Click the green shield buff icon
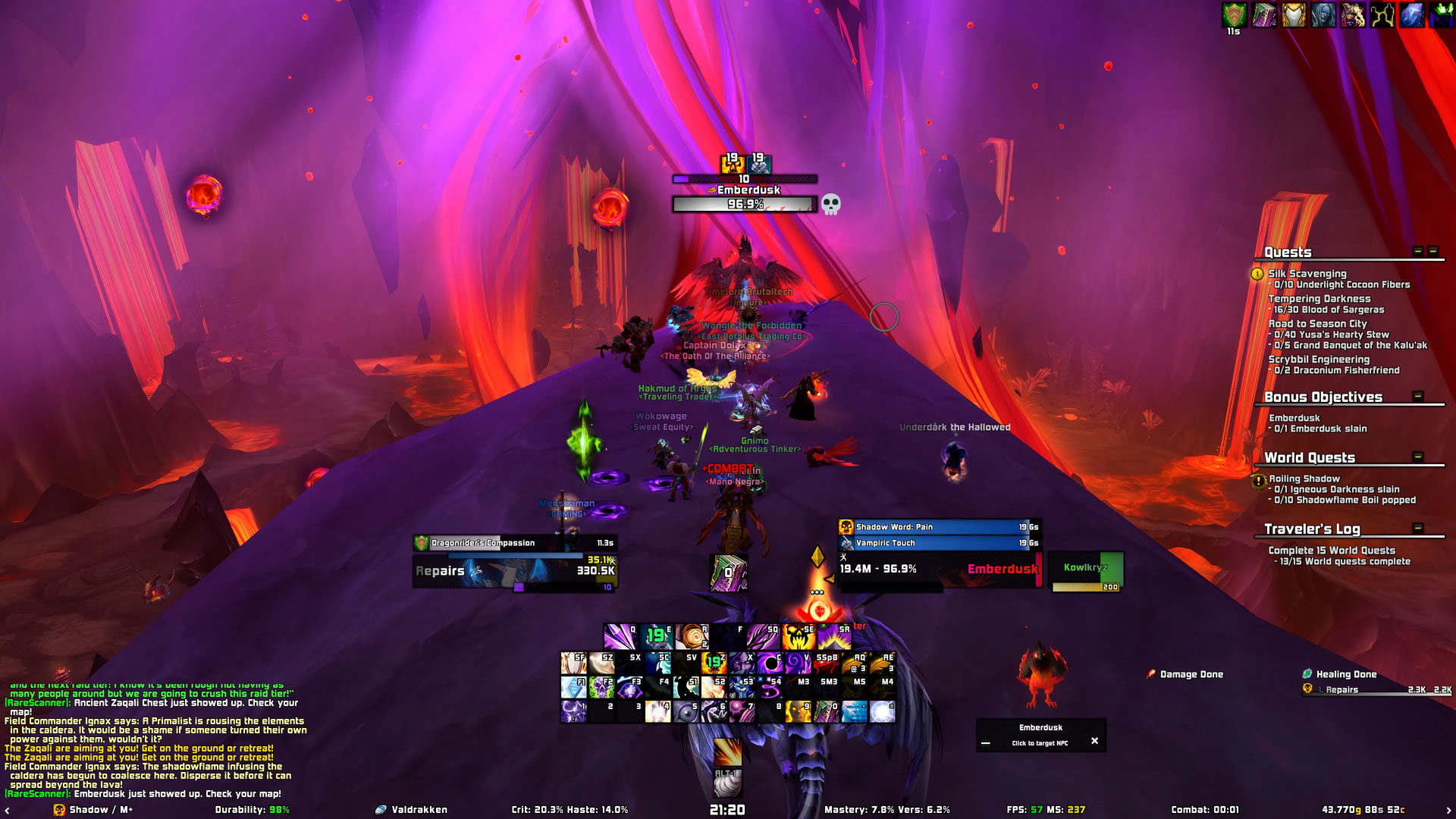 pos(1235,15)
